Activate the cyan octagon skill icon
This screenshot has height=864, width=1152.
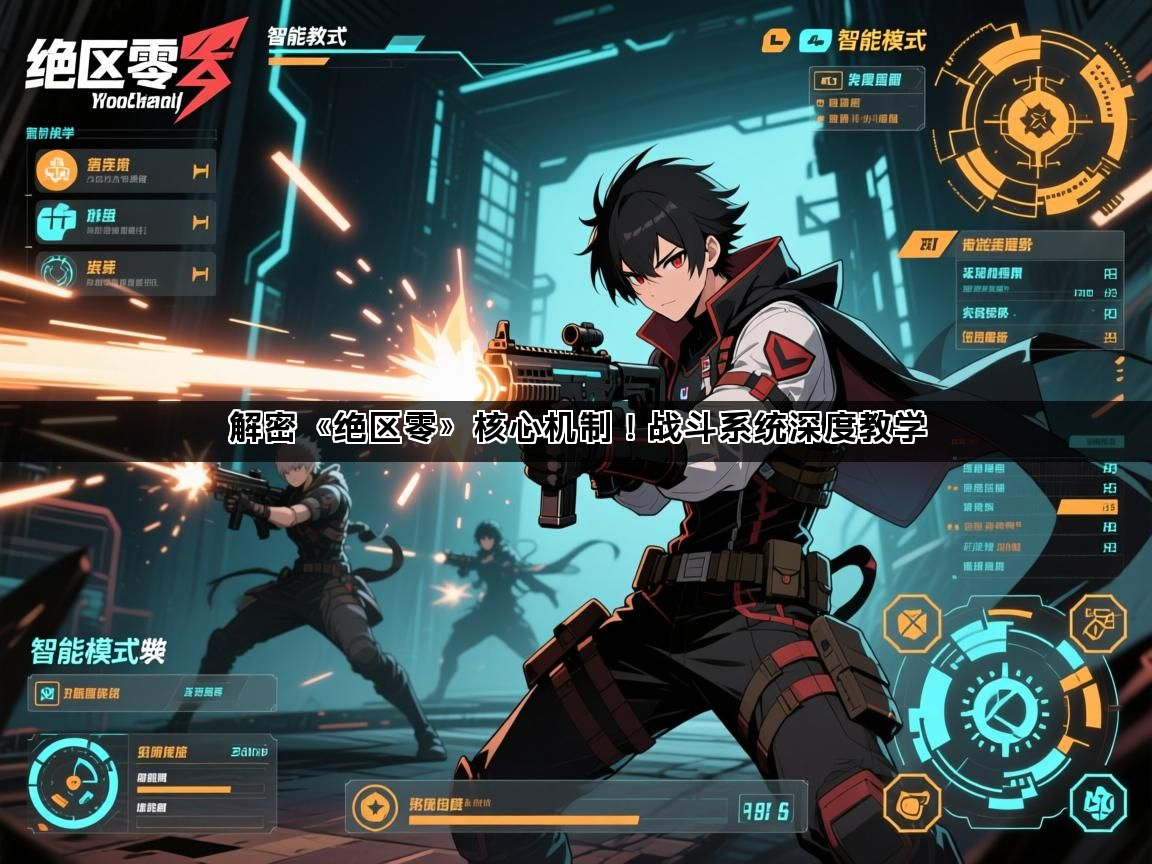click(x=1097, y=801)
